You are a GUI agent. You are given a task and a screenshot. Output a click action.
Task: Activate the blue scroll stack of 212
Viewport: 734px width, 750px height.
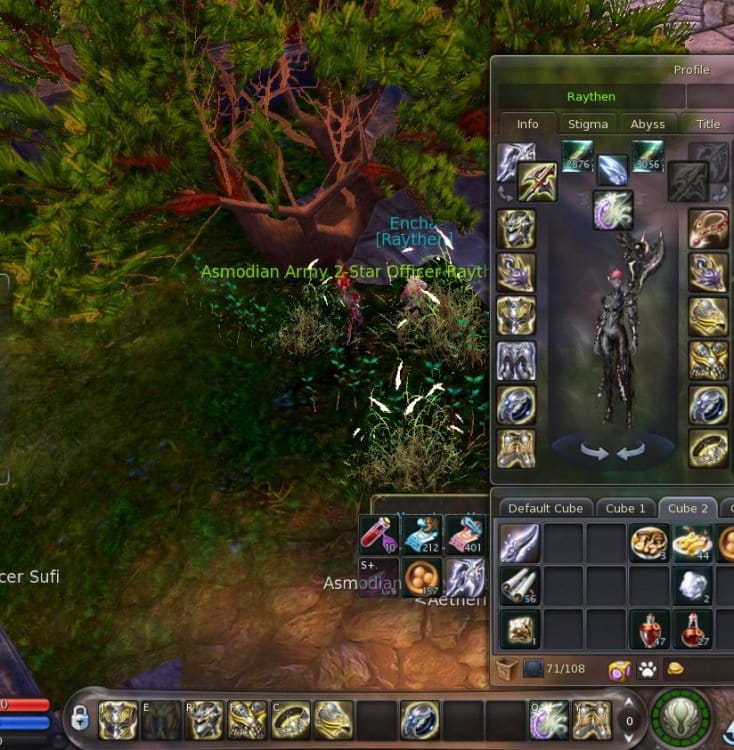coord(422,535)
